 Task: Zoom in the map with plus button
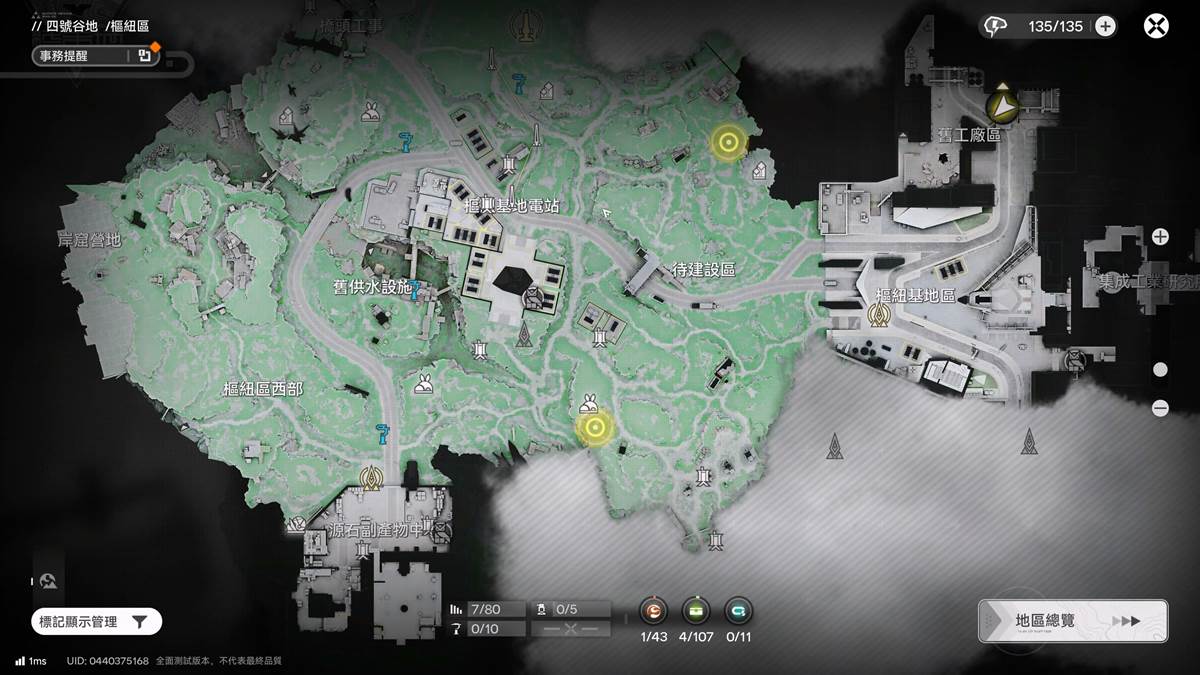[x=1160, y=237]
